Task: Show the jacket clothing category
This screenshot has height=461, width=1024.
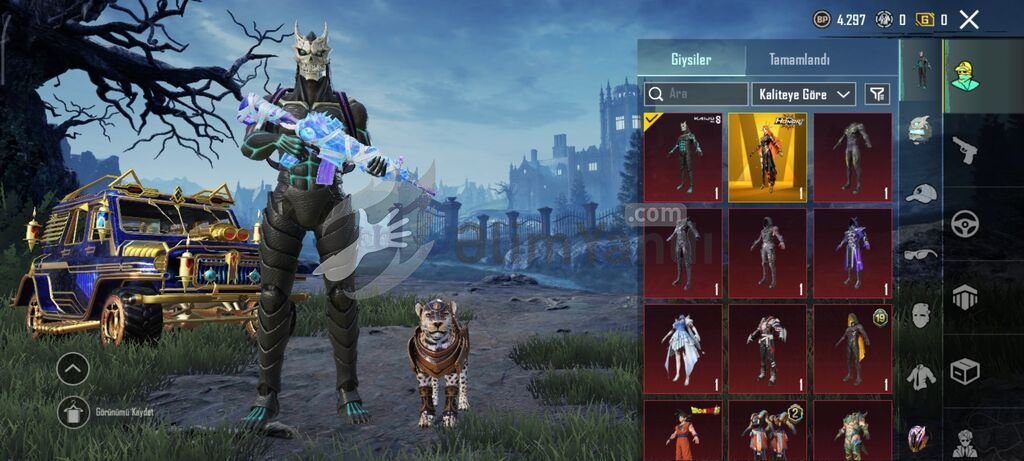Action: (921, 377)
